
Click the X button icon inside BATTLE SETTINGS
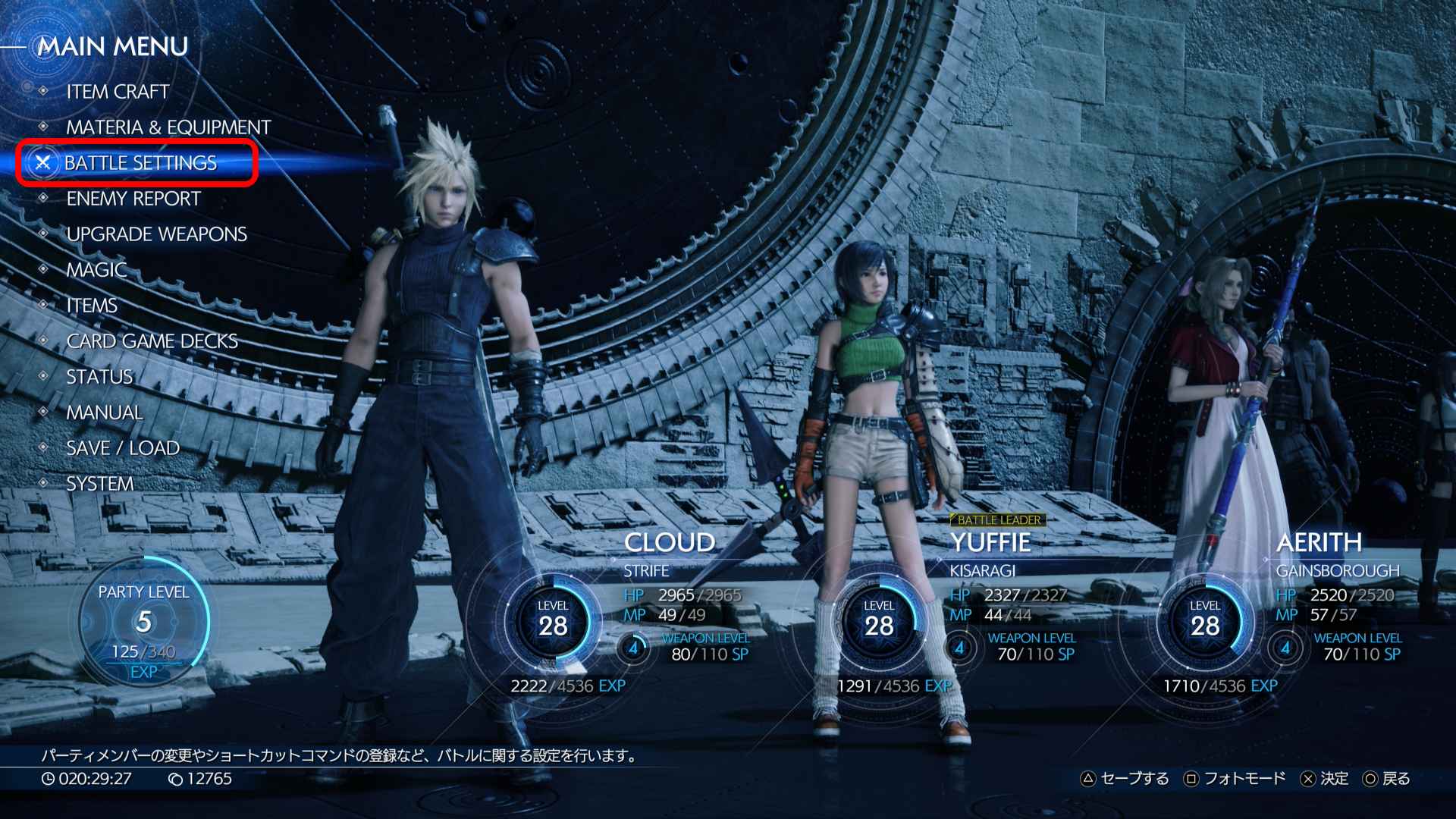[44, 162]
